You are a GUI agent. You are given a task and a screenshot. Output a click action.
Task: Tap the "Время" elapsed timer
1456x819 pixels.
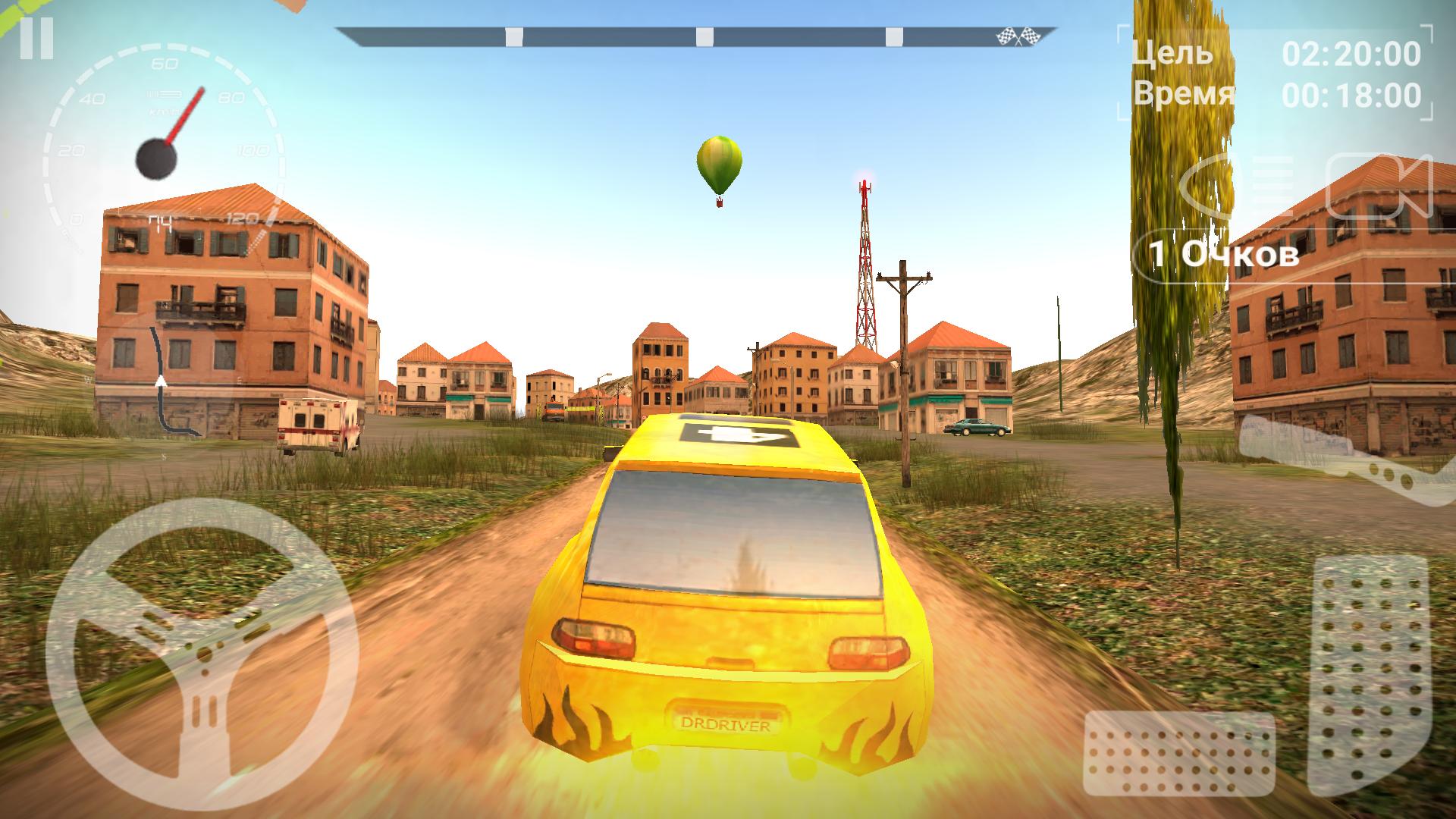click(x=1183, y=97)
